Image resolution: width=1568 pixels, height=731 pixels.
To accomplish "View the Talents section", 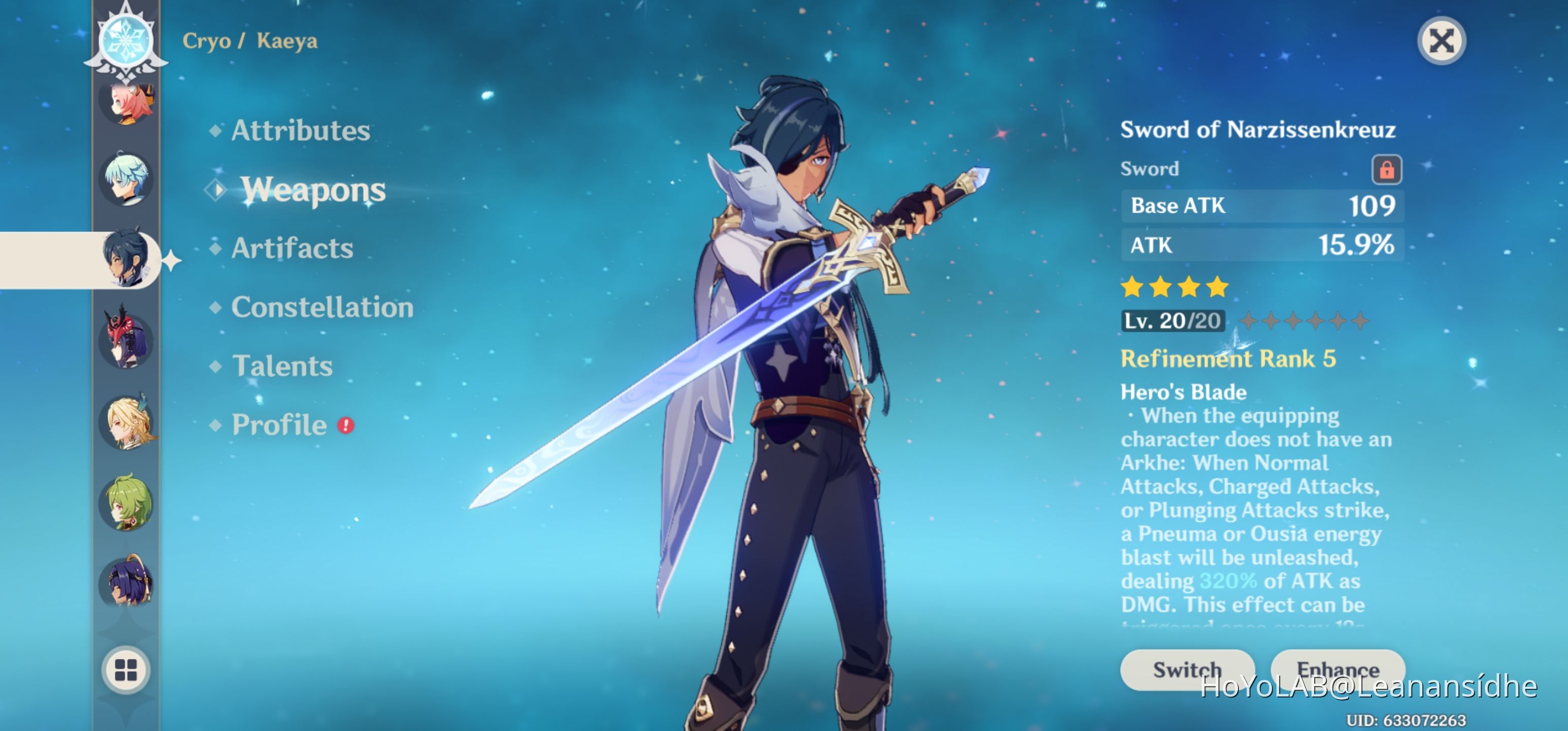I will click(282, 366).
